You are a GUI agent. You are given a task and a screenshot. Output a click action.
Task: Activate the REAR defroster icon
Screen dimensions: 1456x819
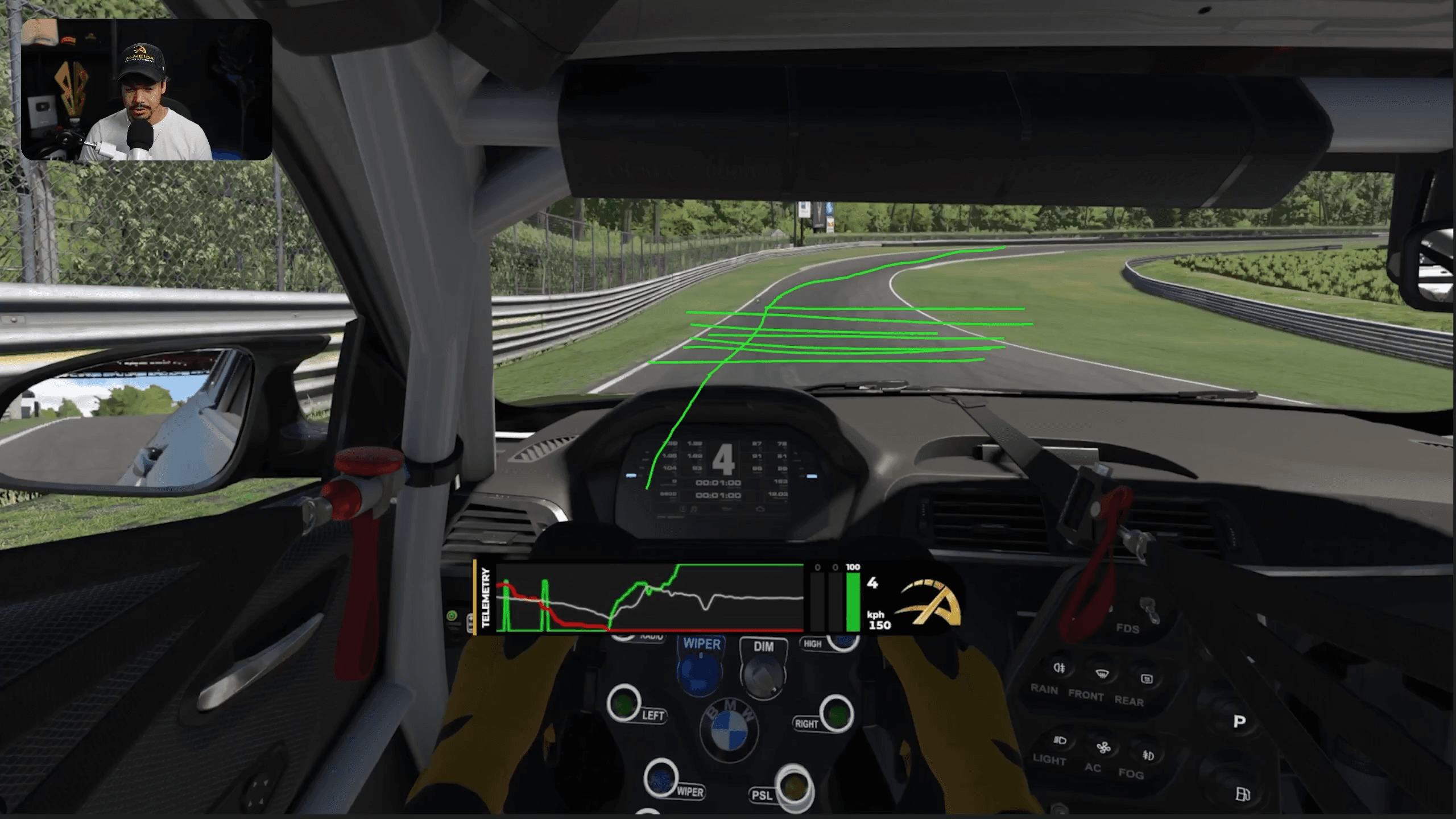coord(1147,679)
